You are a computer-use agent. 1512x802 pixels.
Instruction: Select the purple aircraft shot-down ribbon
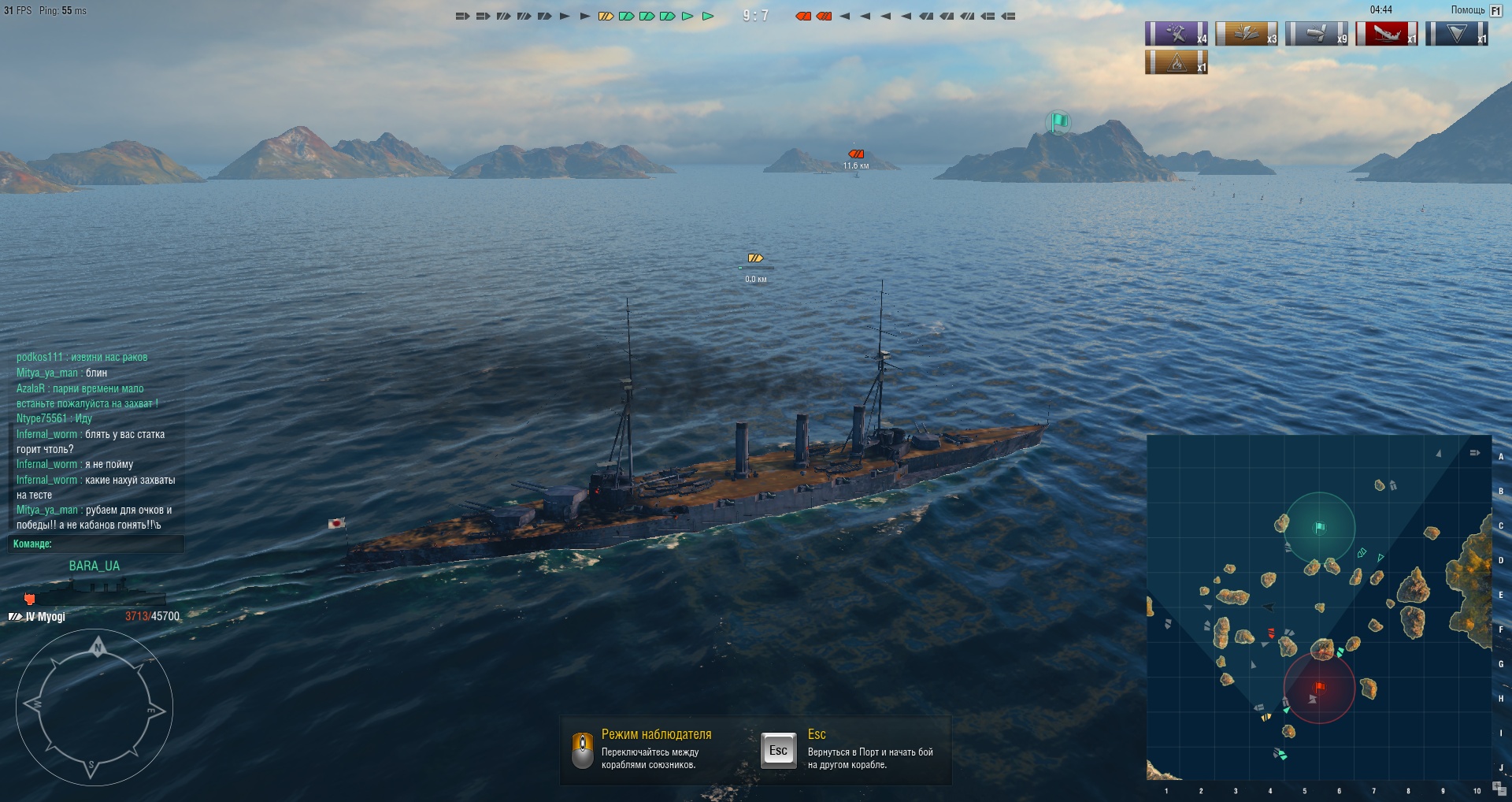click(1176, 34)
